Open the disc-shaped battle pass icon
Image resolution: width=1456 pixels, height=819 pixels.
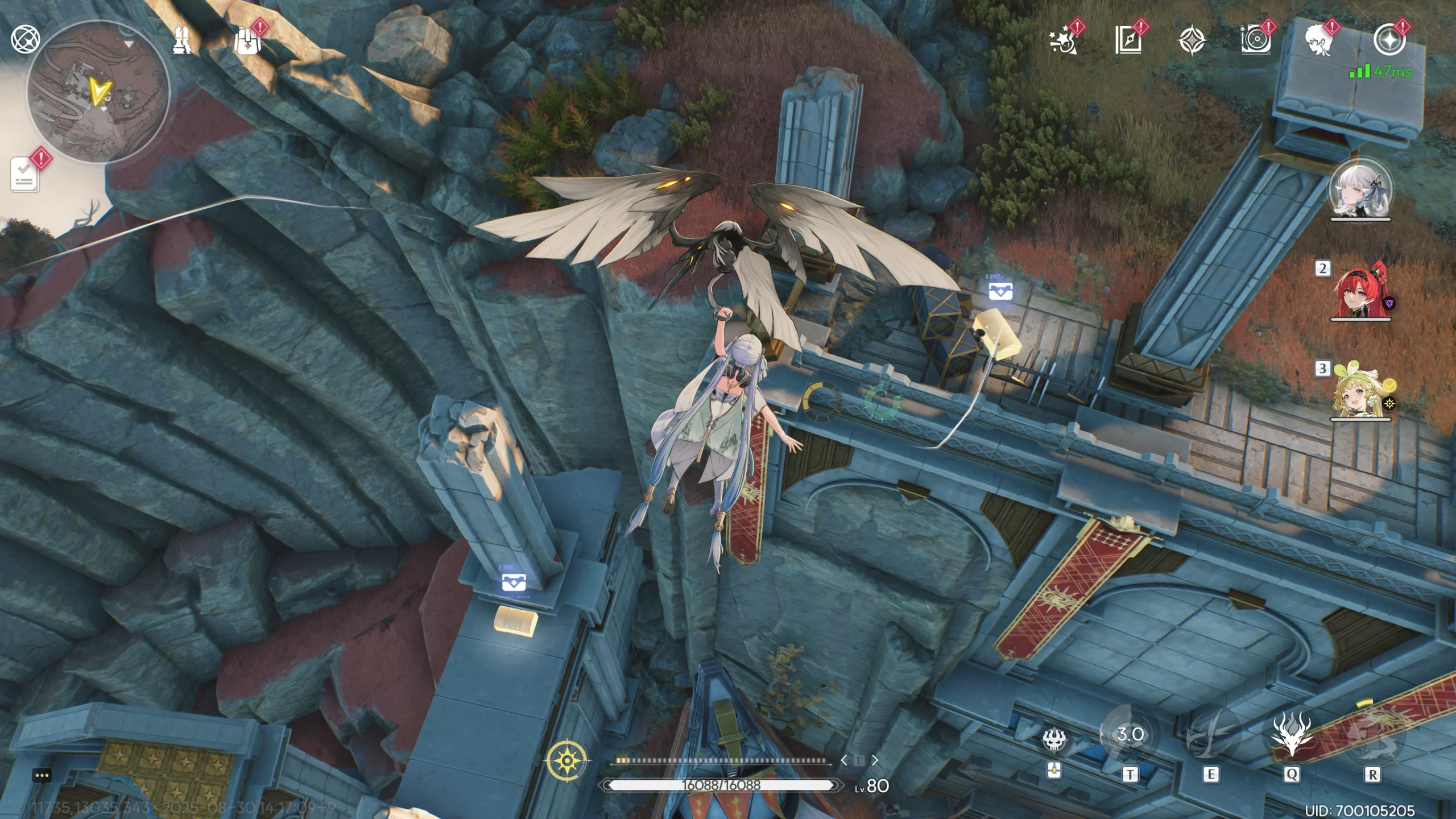[1255, 41]
